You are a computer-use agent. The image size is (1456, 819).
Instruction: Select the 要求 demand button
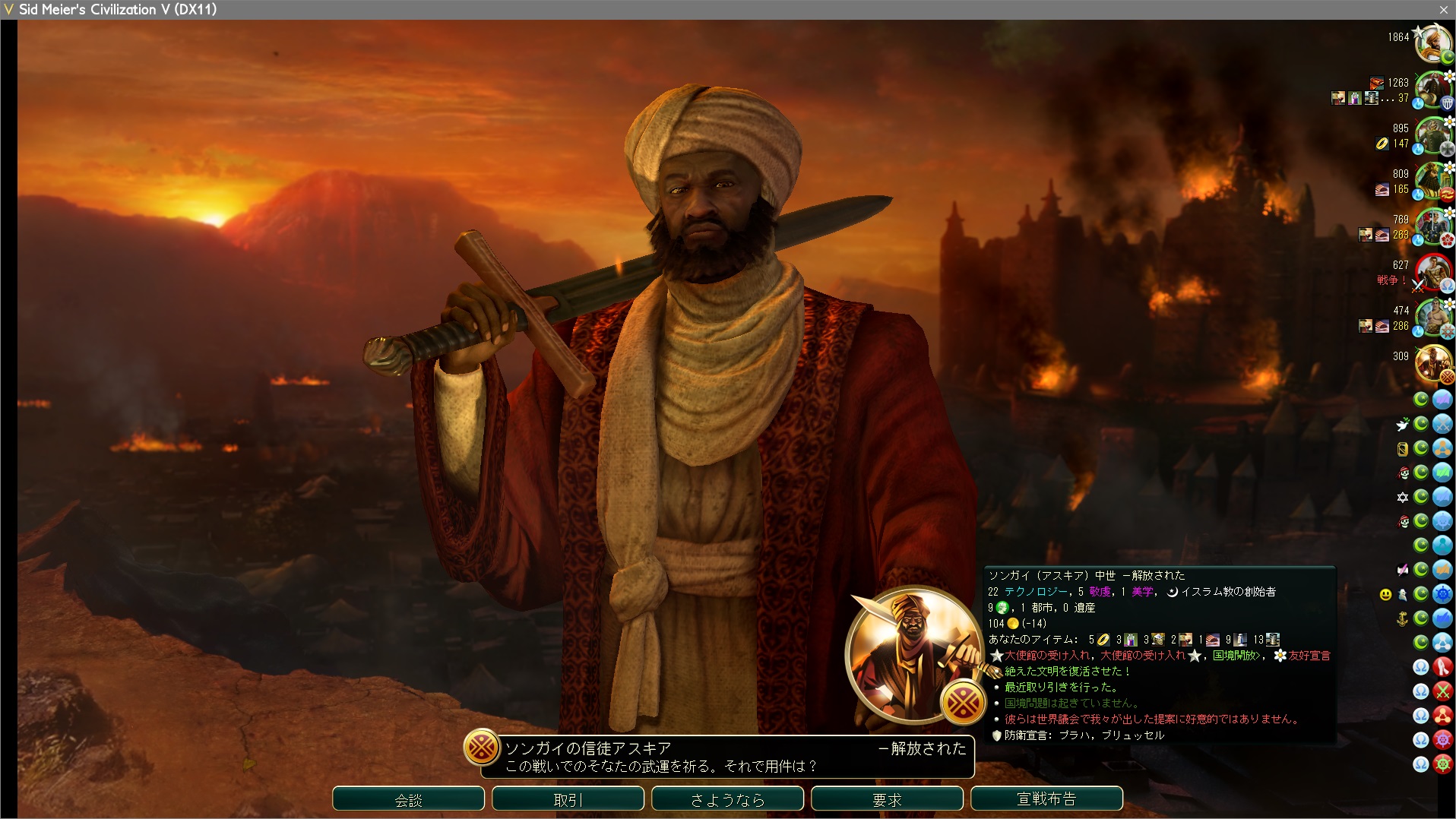887,799
